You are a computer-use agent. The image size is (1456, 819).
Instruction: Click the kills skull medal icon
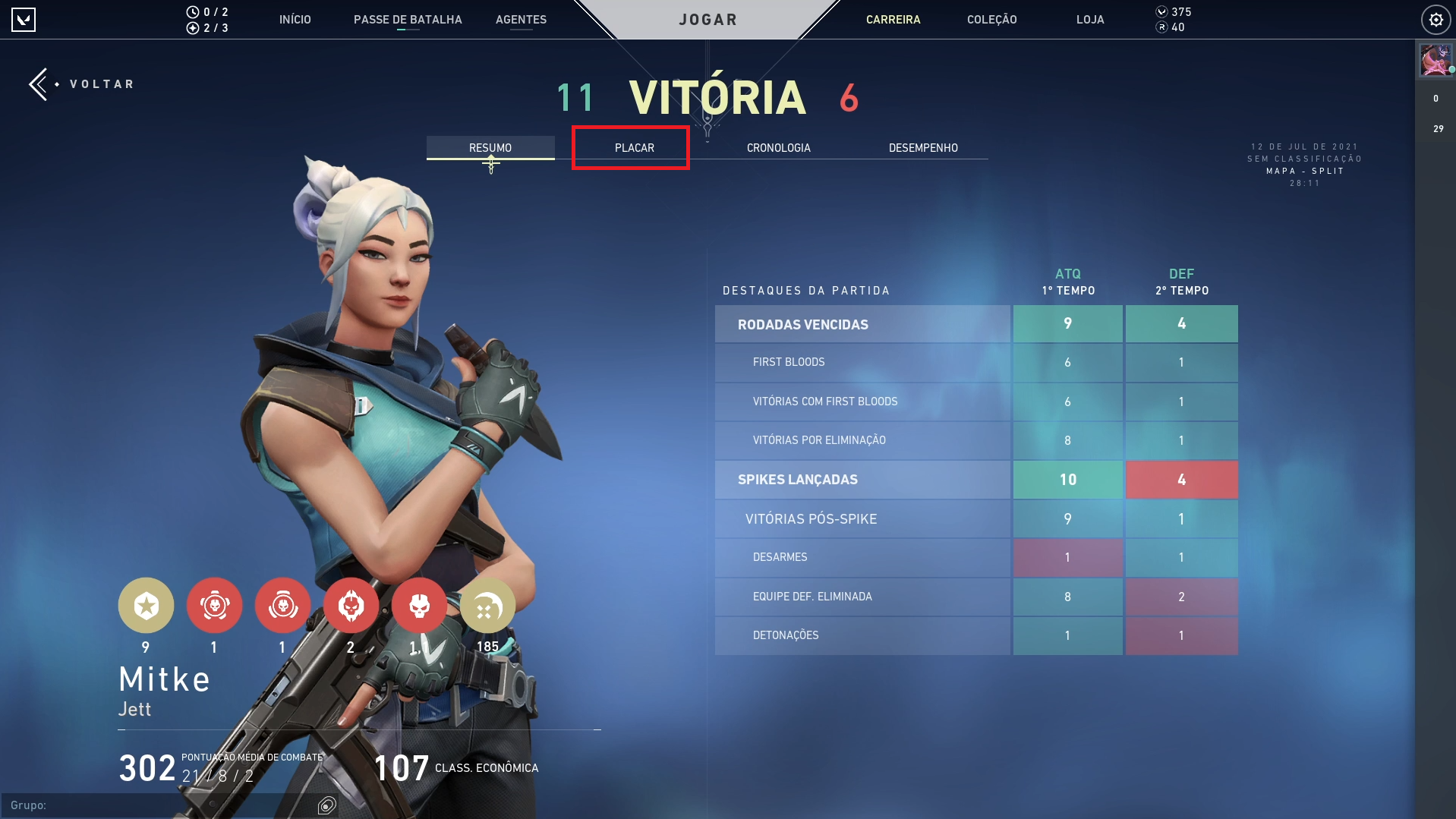(419, 605)
